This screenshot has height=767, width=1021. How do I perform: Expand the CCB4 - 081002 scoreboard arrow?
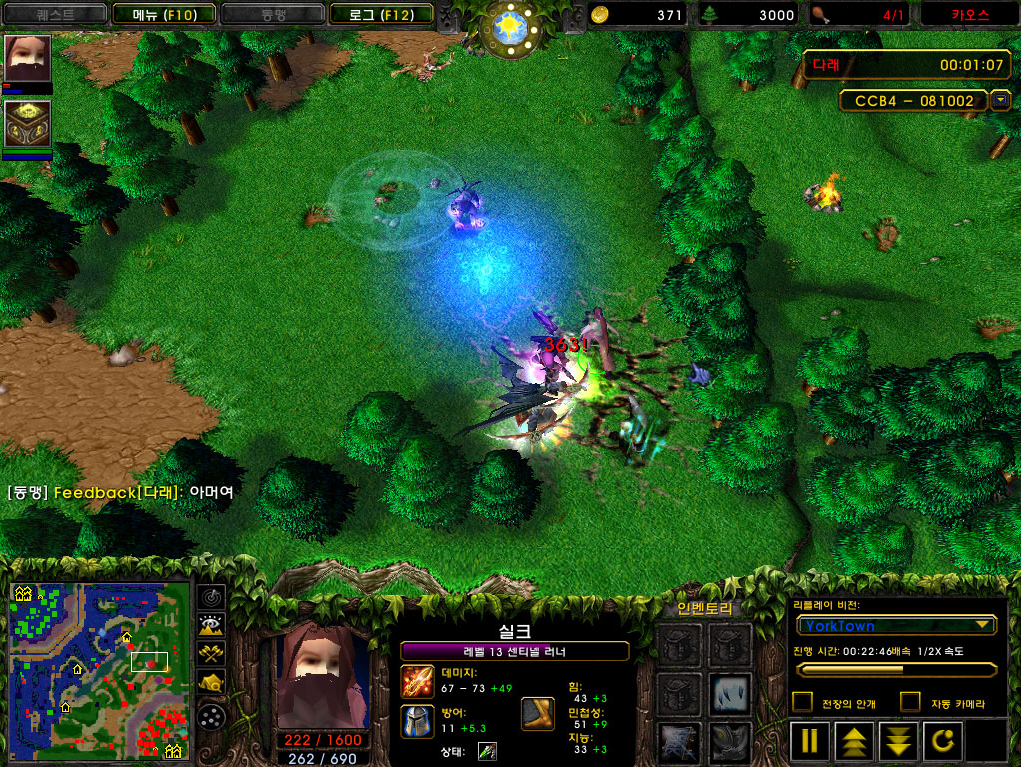coord(1000,100)
